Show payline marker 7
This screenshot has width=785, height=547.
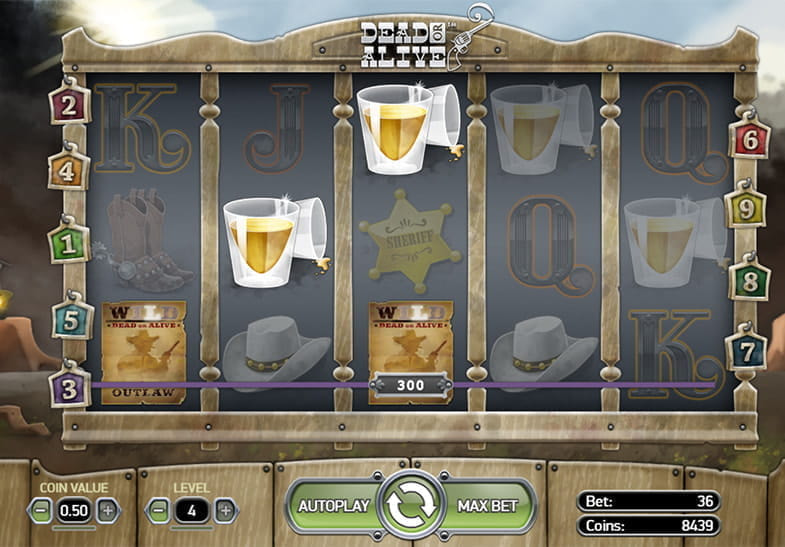click(747, 352)
